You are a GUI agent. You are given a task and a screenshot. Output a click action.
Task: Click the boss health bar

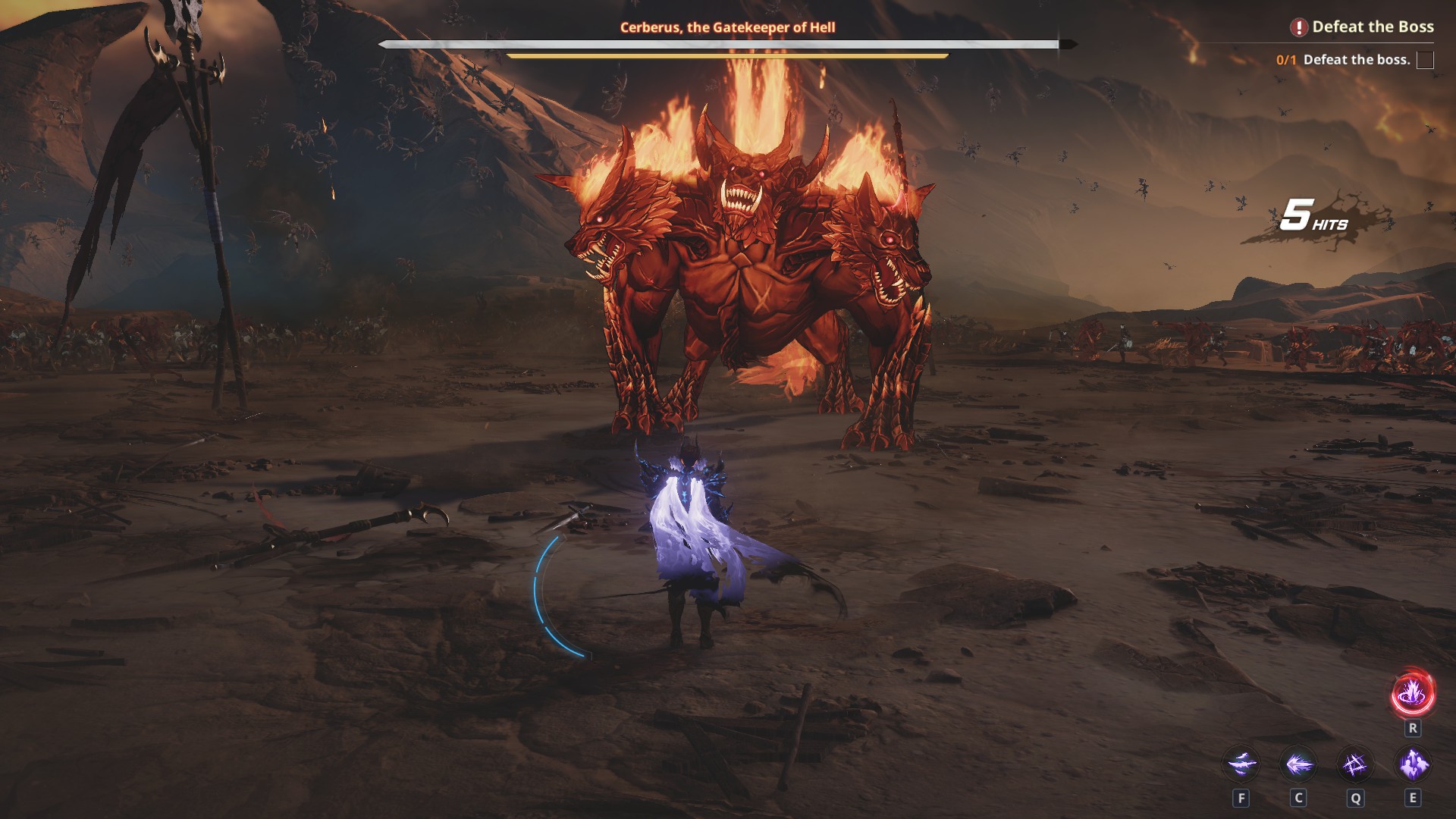(x=728, y=44)
